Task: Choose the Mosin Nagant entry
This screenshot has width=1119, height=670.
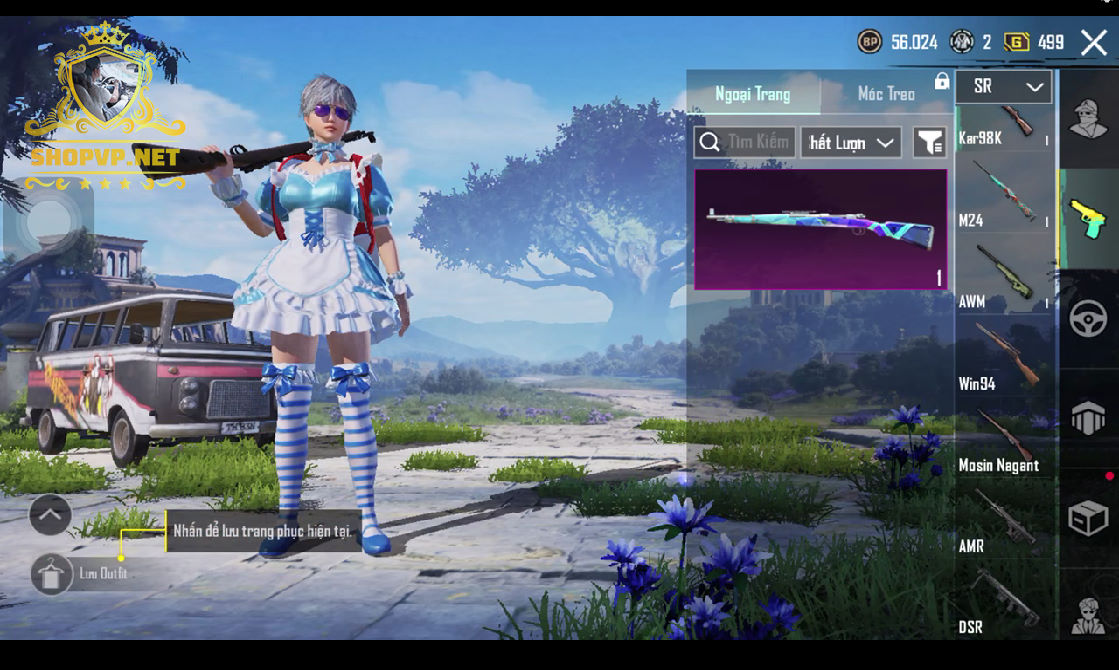Action: pos(1004,440)
